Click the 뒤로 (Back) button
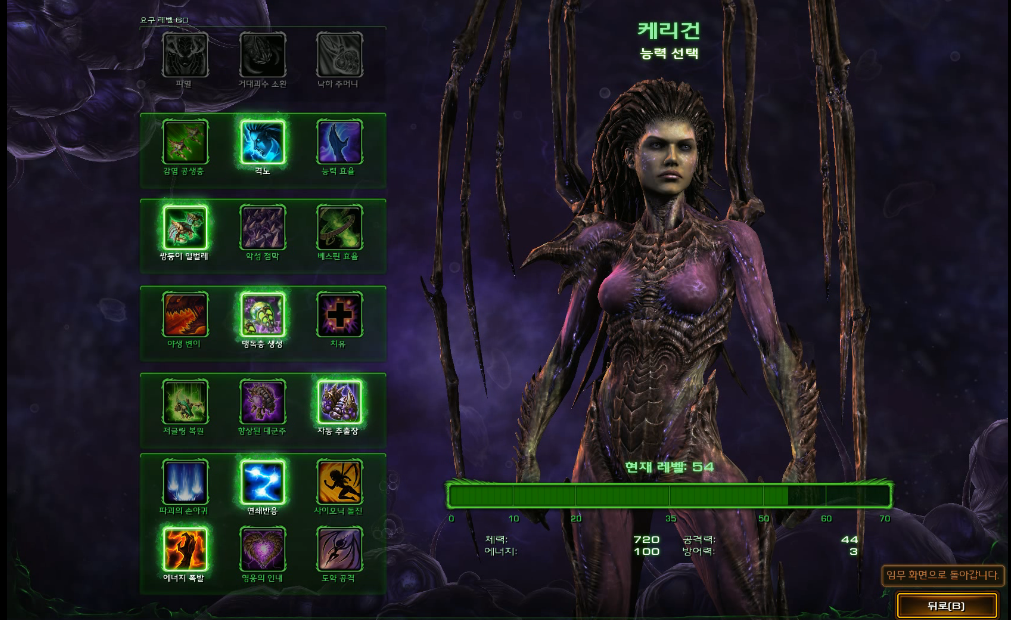 point(946,605)
